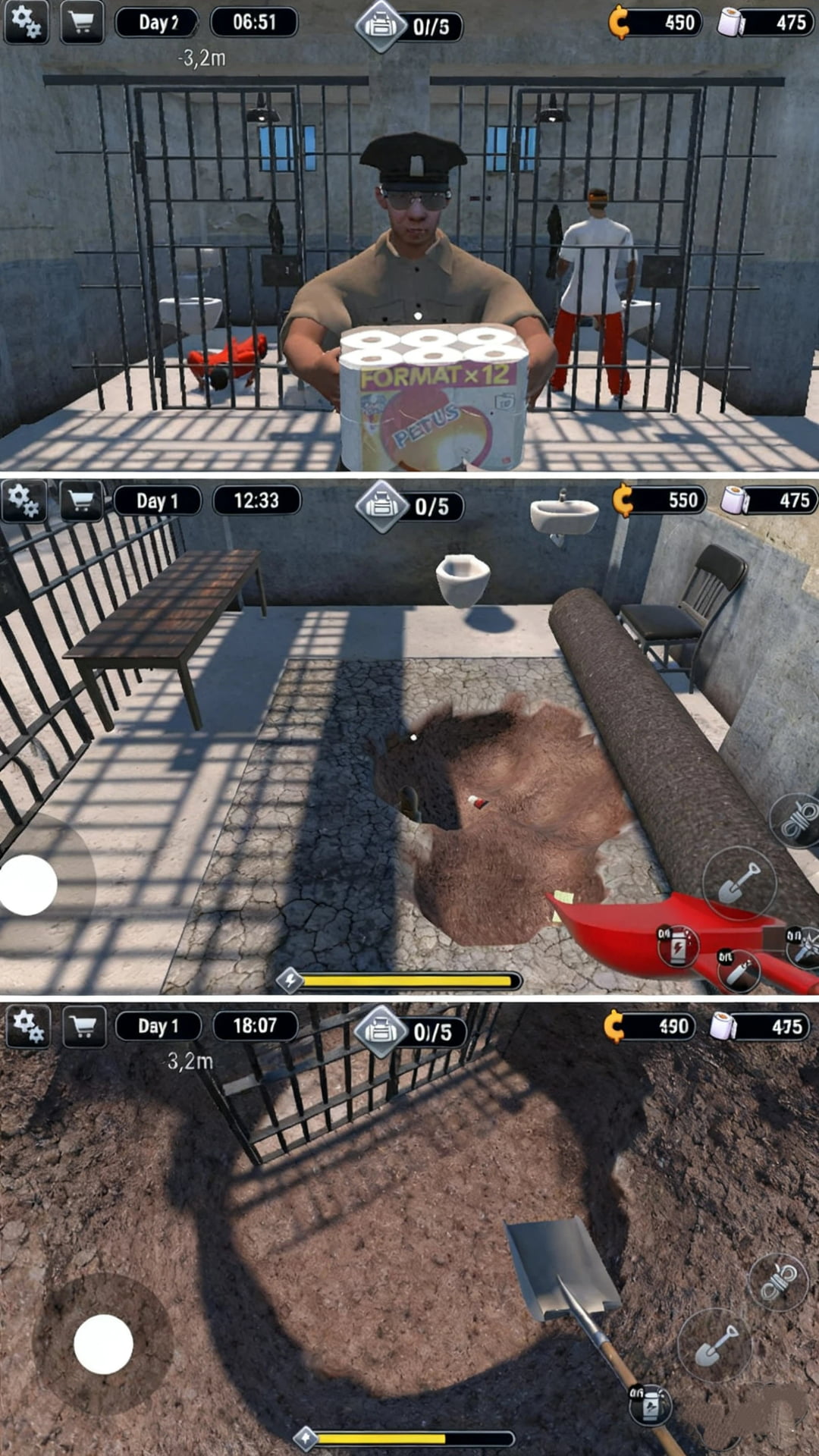Use energy drink can in the 18:07 screenshot
This screenshot has width=819, height=1456.
(x=651, y=1404)
